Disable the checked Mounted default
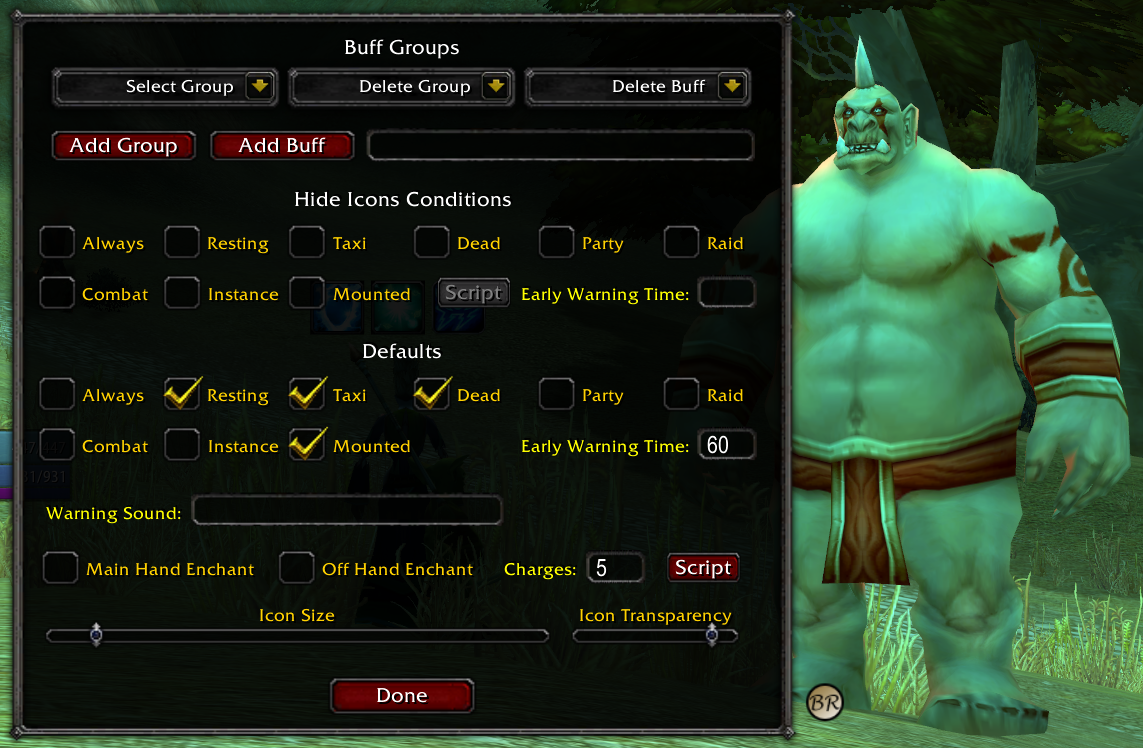 [308, 445]
